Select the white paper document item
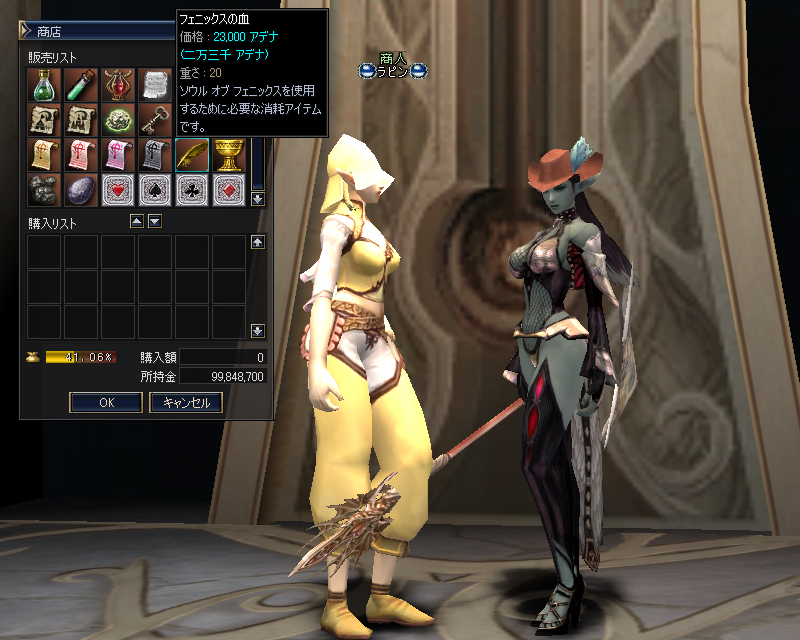800x640 pixels. 155,85
